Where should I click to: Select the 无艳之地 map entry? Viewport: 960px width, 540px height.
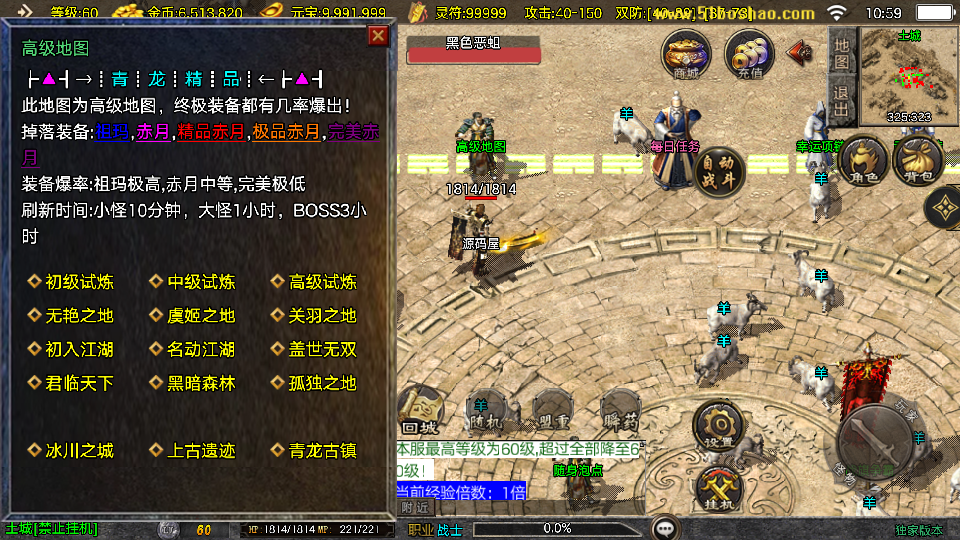click(x=79, y=316)
